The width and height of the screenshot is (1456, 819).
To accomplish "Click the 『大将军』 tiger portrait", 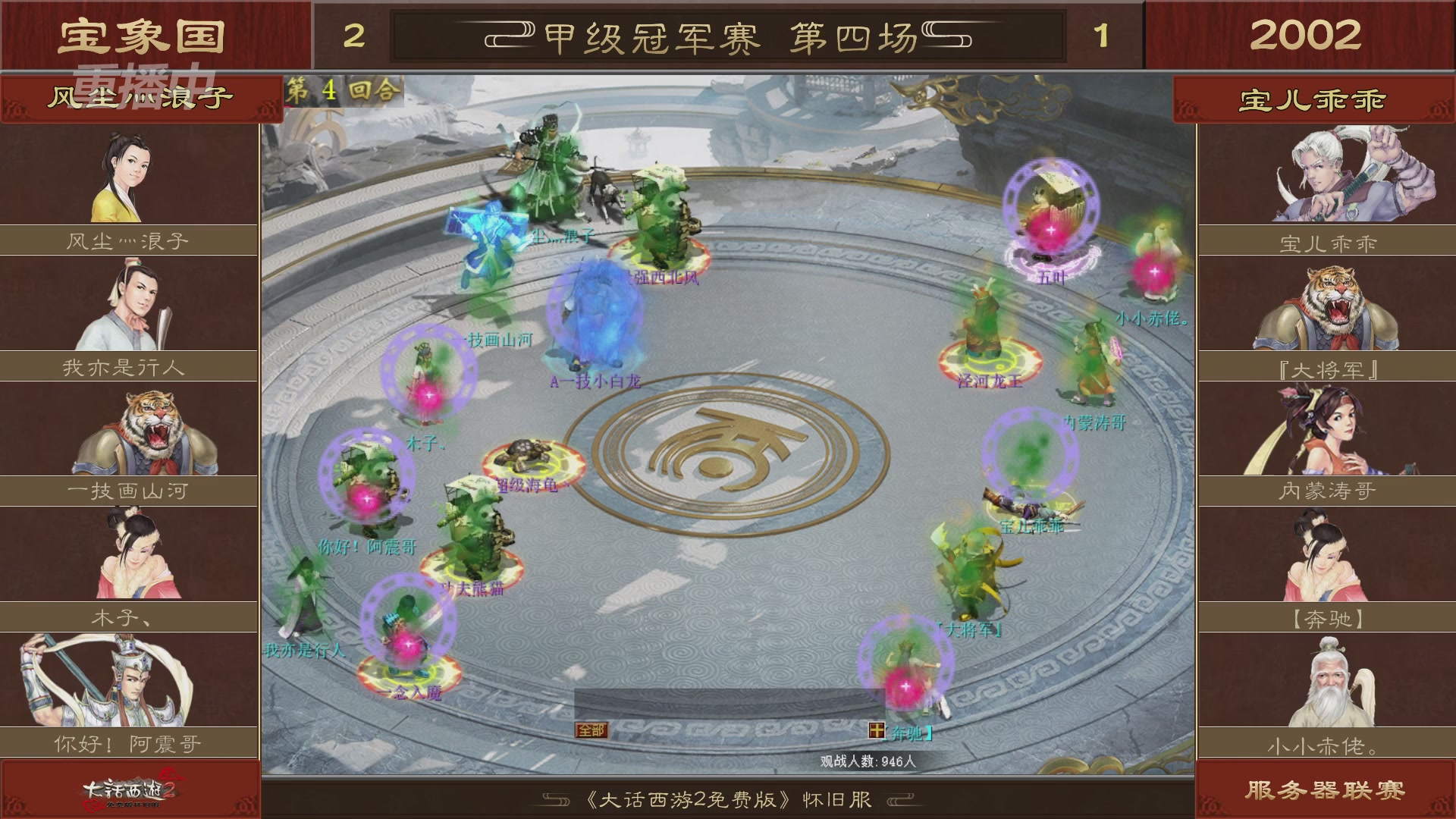I will pyautogui.click(x=1327, y=303).
